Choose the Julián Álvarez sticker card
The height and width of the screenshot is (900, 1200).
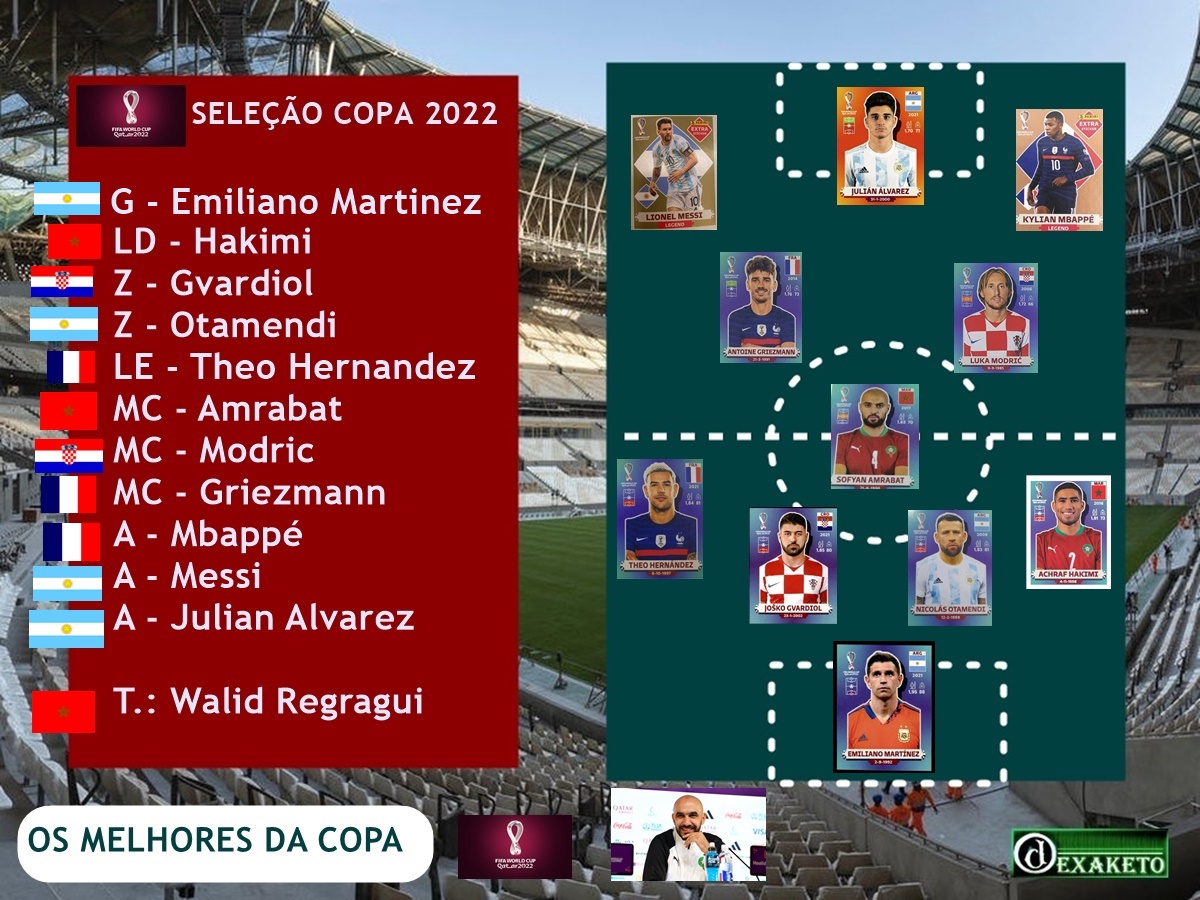879,146
